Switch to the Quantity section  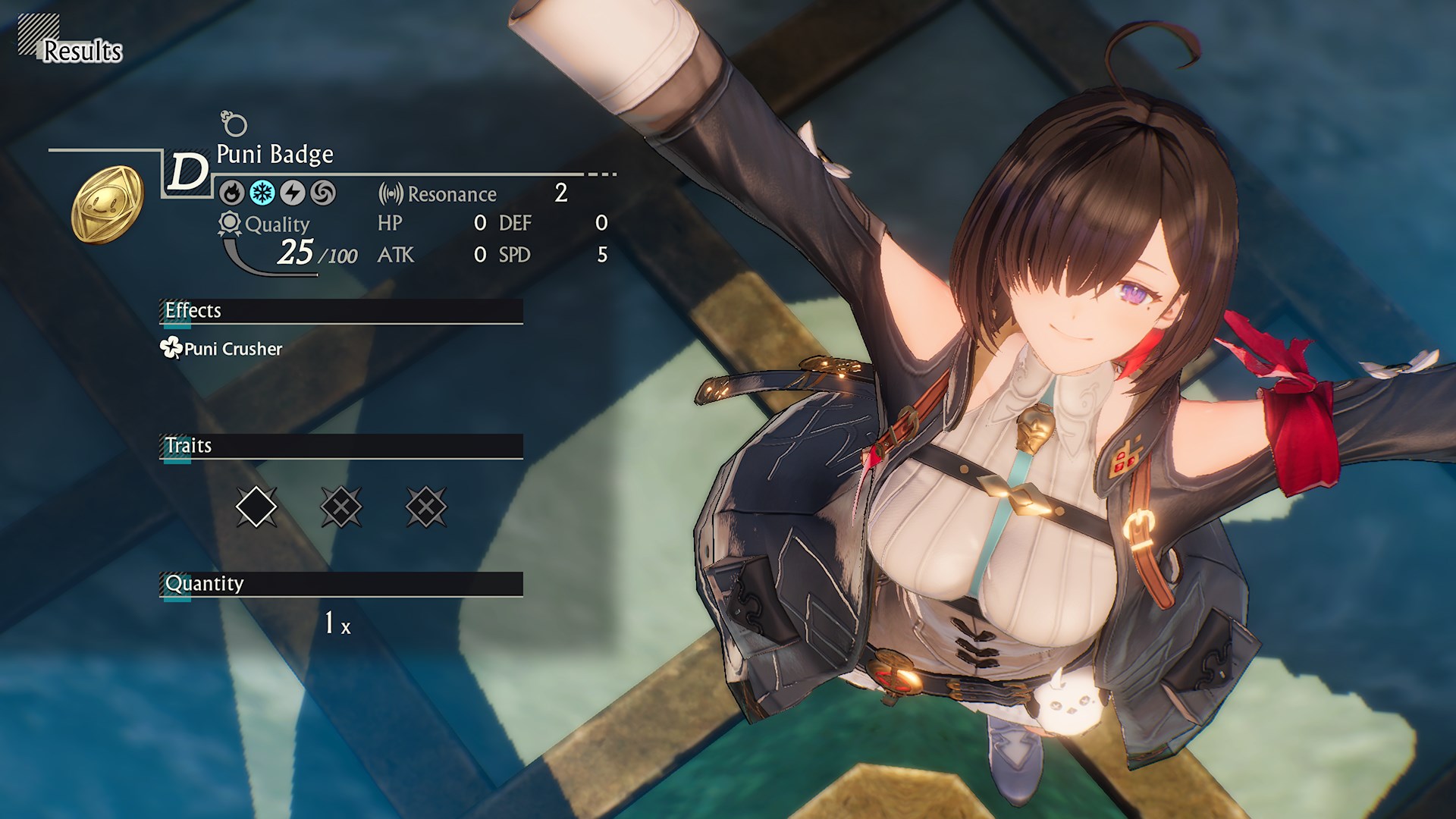tap(203, 583)
